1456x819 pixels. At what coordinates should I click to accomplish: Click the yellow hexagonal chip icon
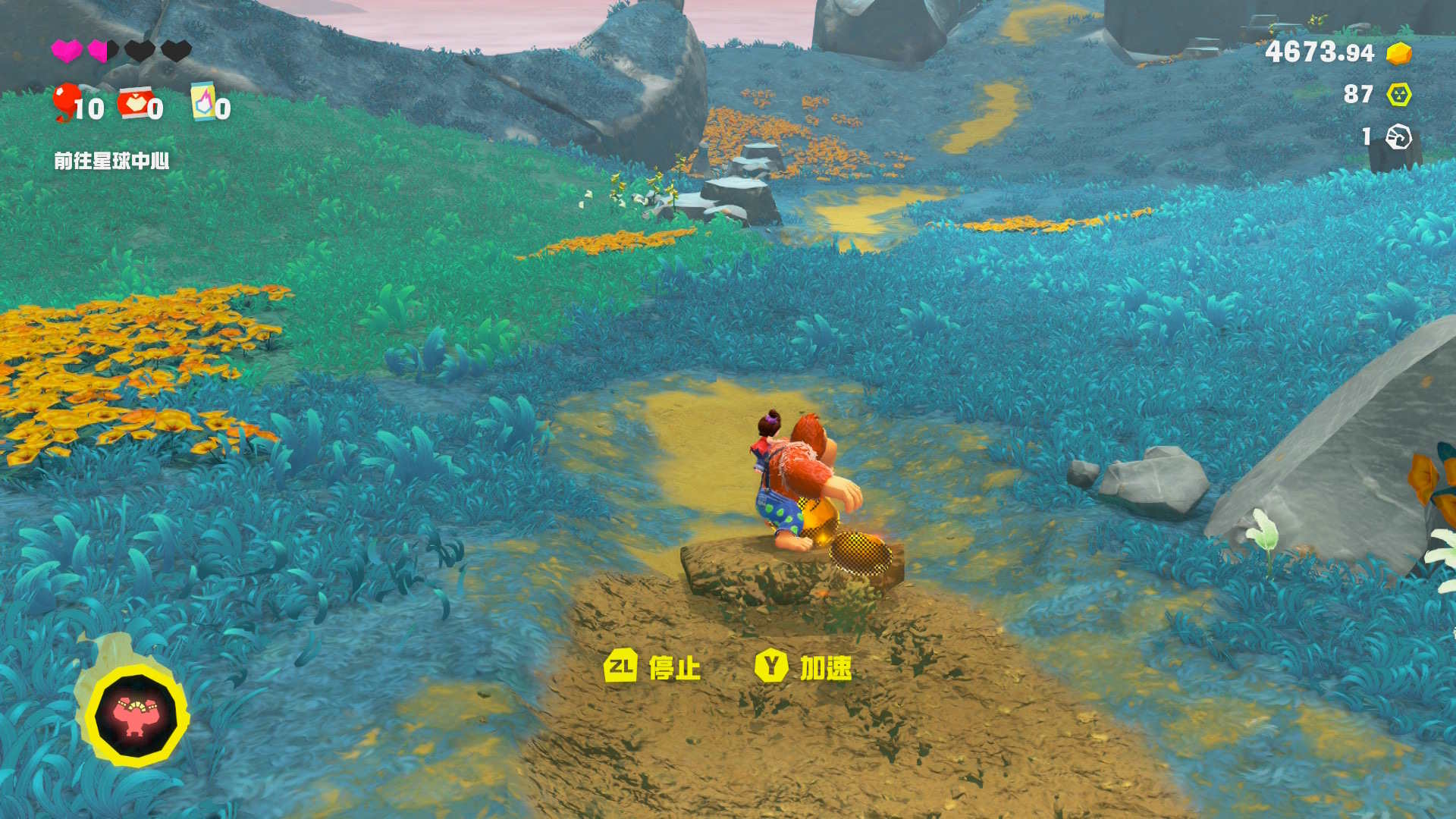pyautogui.click(x=1398, y=94)
